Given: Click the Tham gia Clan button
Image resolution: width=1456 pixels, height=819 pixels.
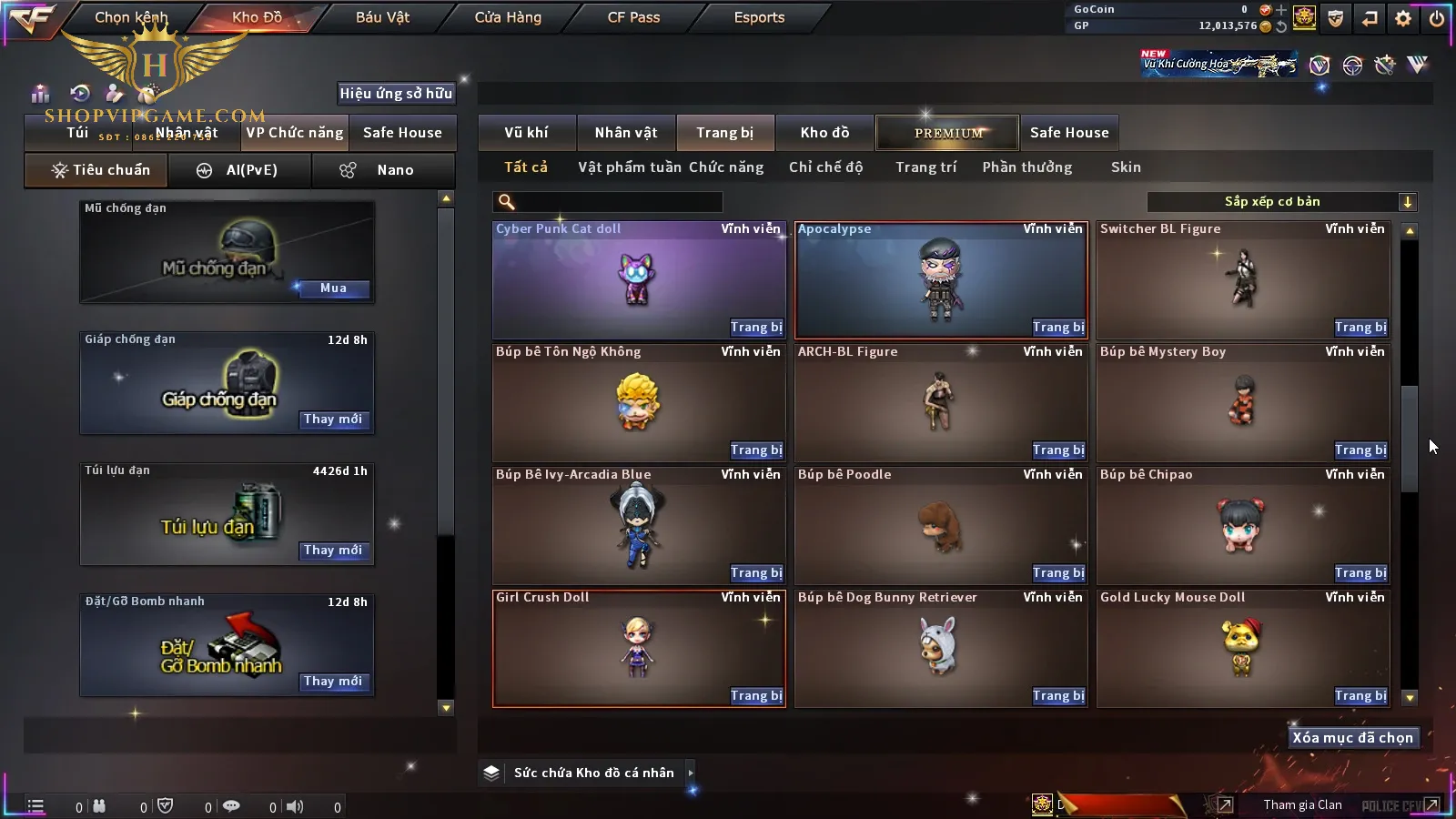Looking at the screenshot, I should [1302, 804].
